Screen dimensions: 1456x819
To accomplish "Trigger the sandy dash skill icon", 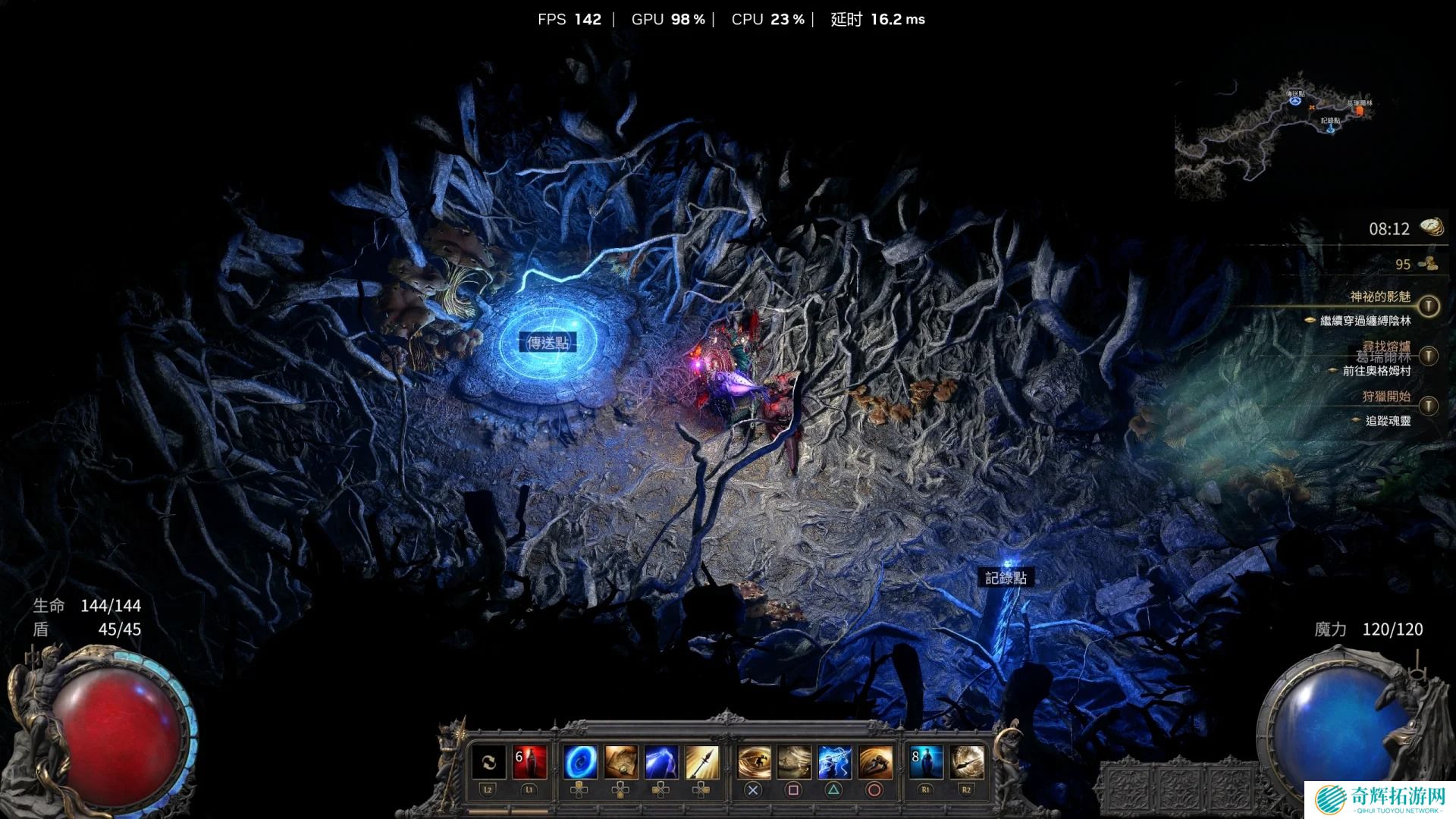I will click(x=794, y=763).
